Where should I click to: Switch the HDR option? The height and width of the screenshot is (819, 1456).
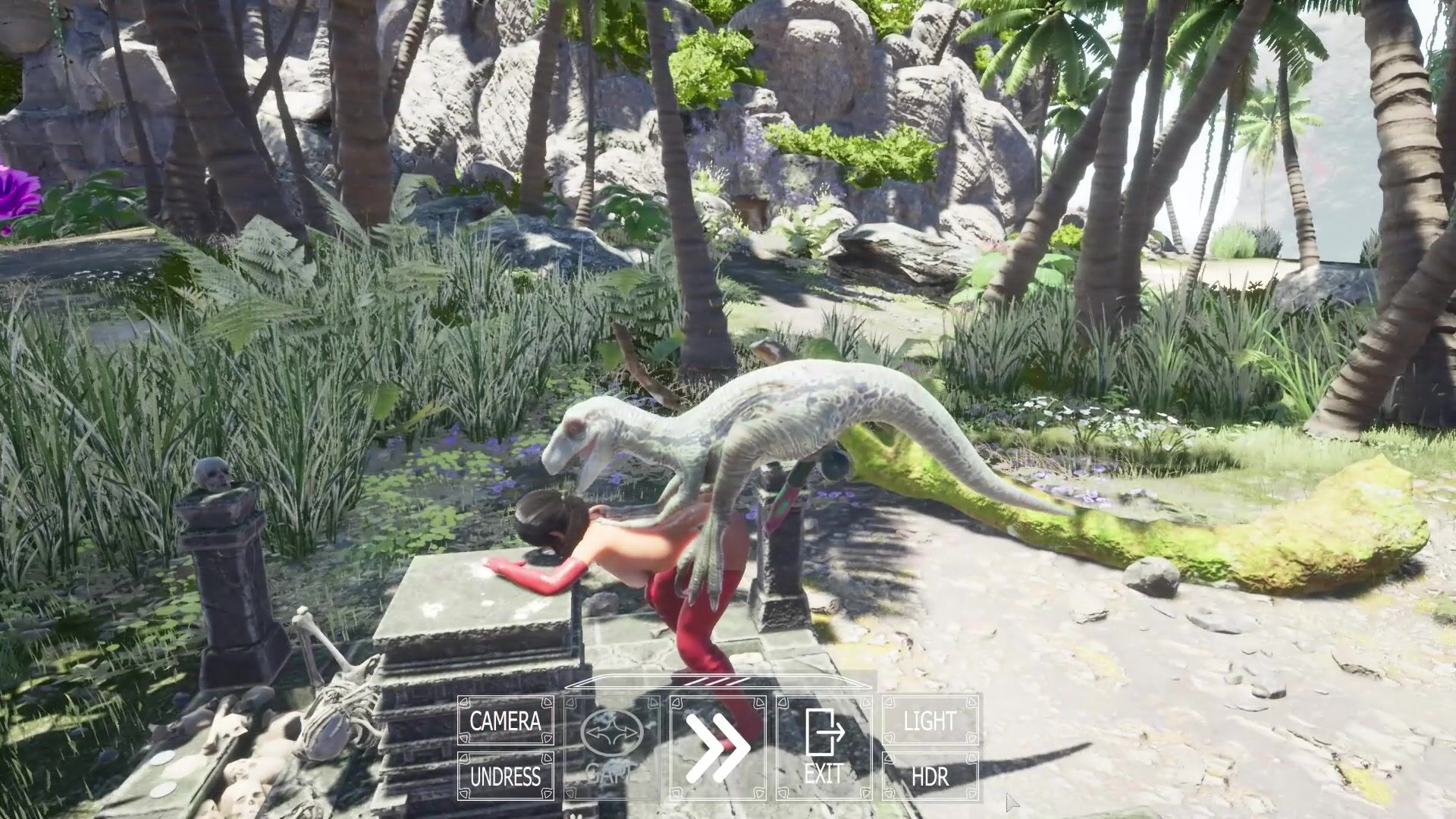(930, 777)
